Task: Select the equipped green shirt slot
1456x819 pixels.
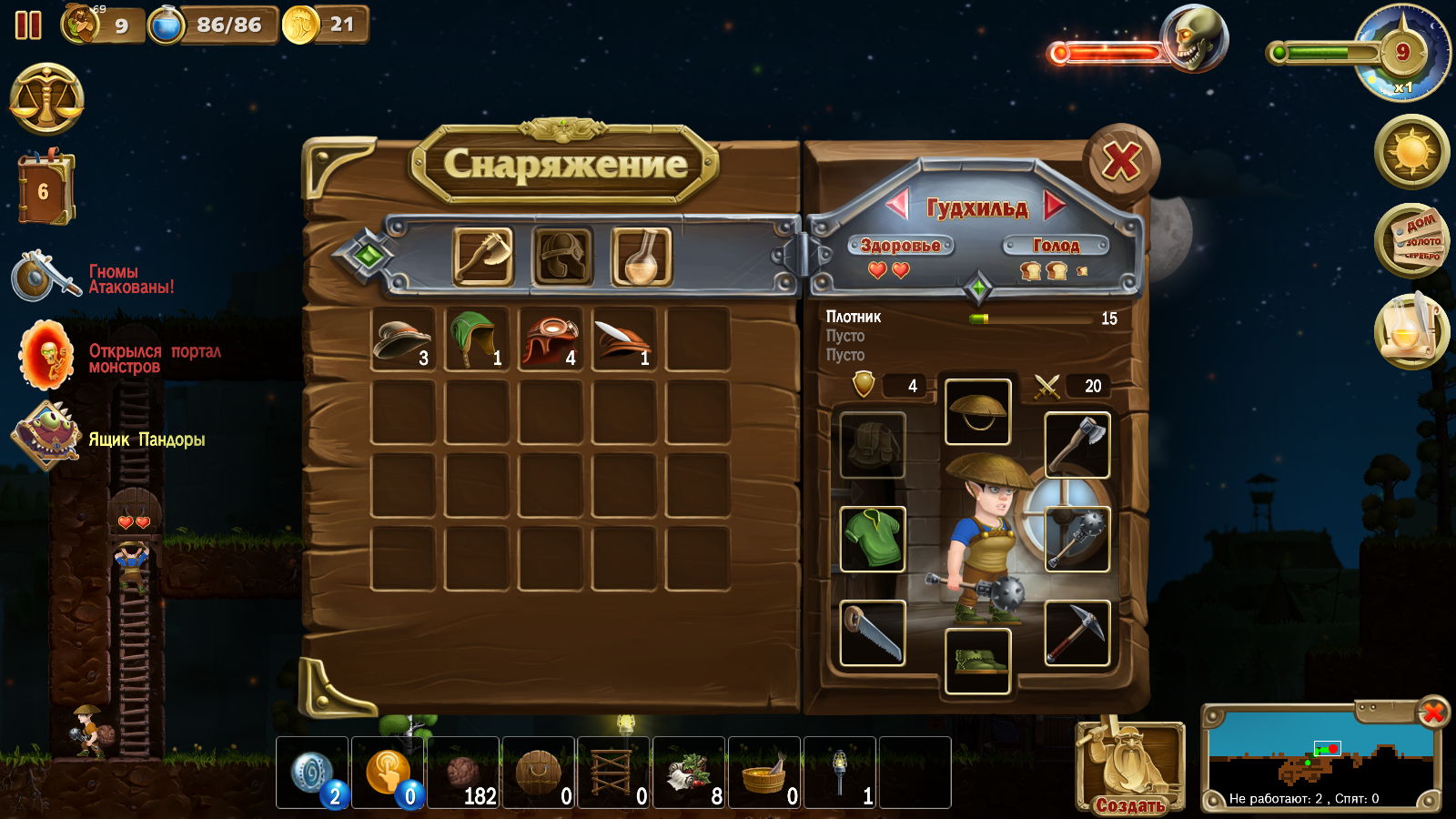Action: coord(872,539)
